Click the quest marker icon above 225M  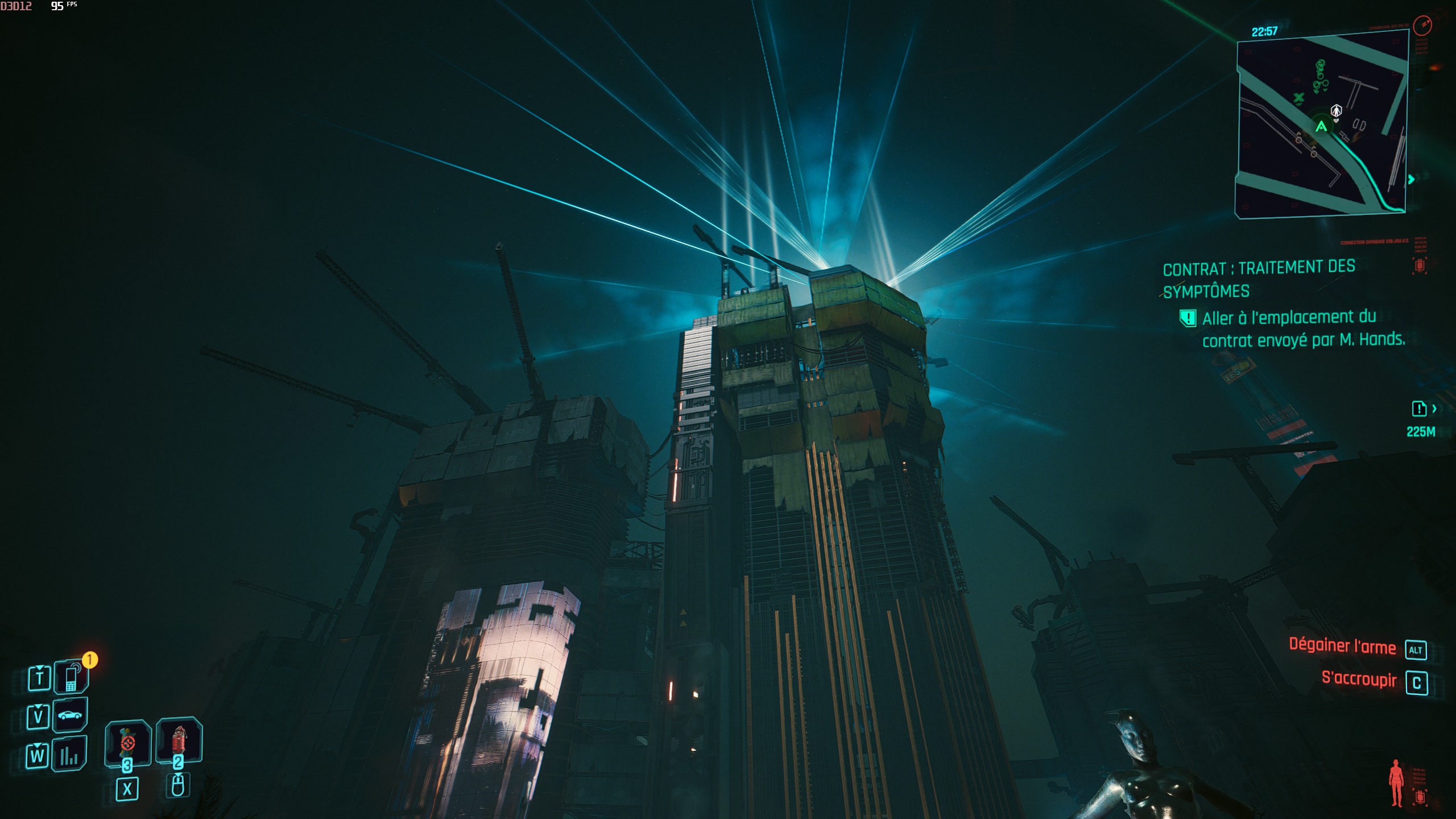click(1418, 408)
